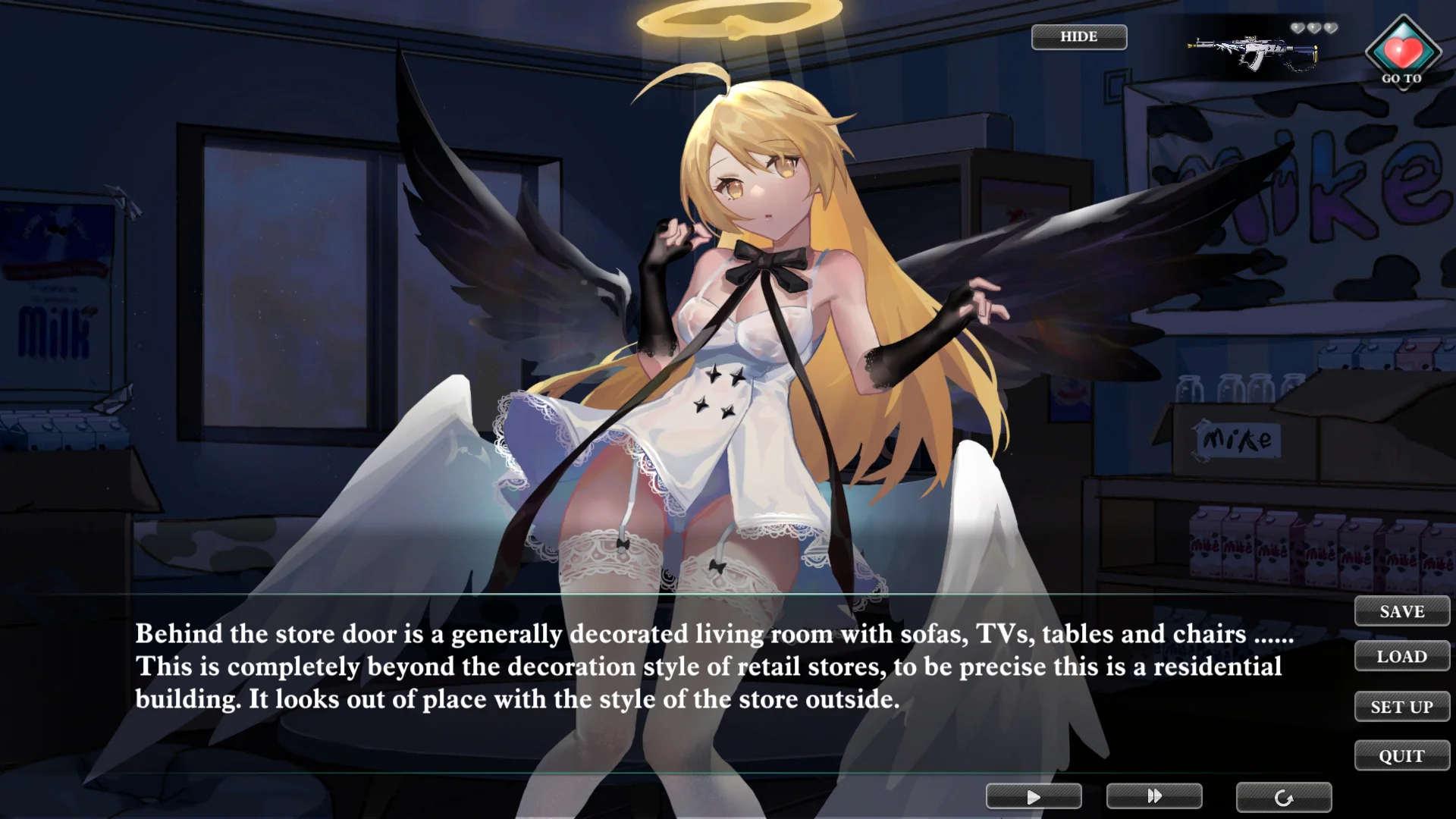Screen dimensions: 1456x819
Task: Quit the game via QUIT
Action: pos(1401,756)
